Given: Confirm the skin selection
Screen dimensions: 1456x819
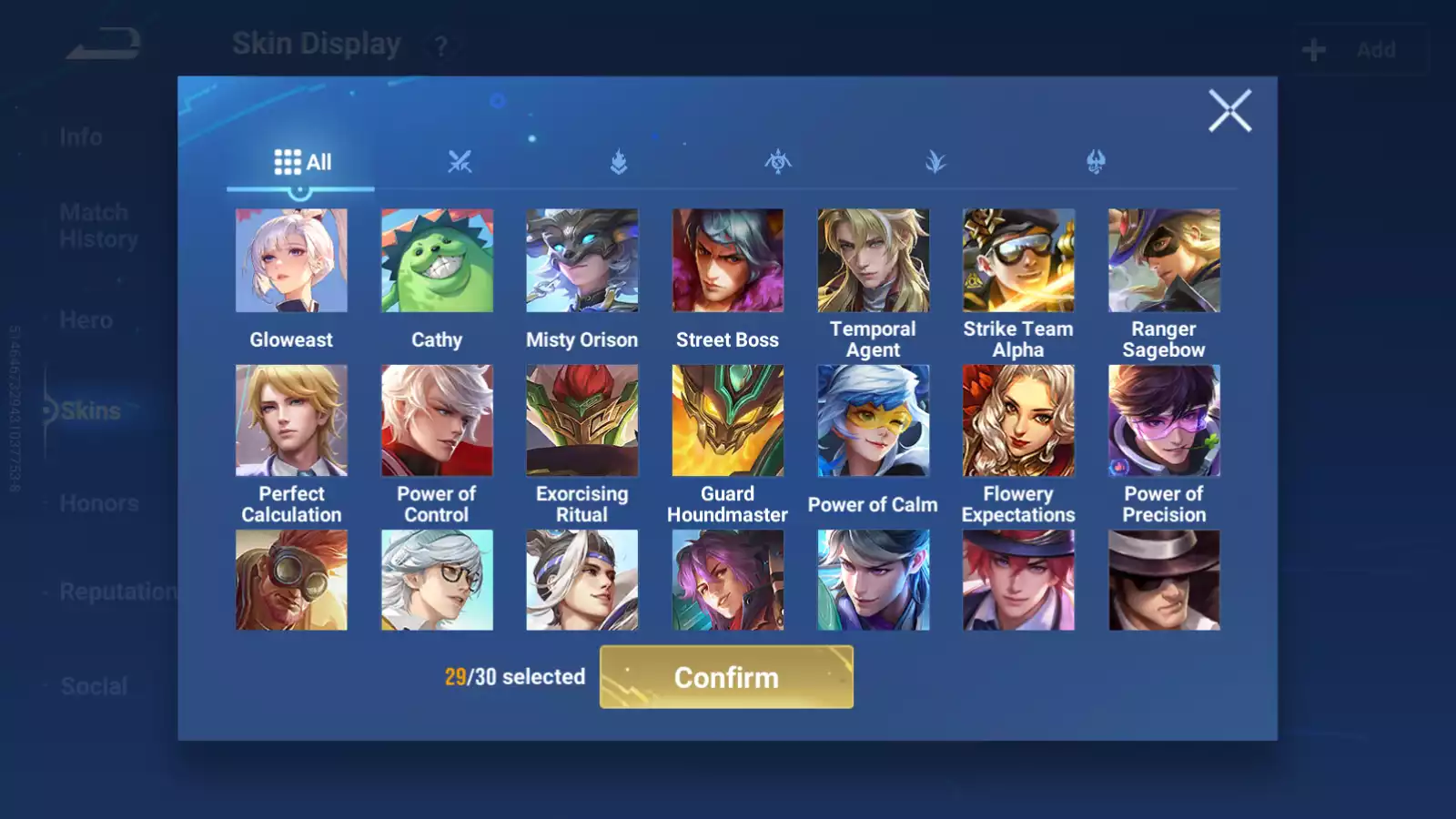Looking at the screenshot, I should pos(726,677).
